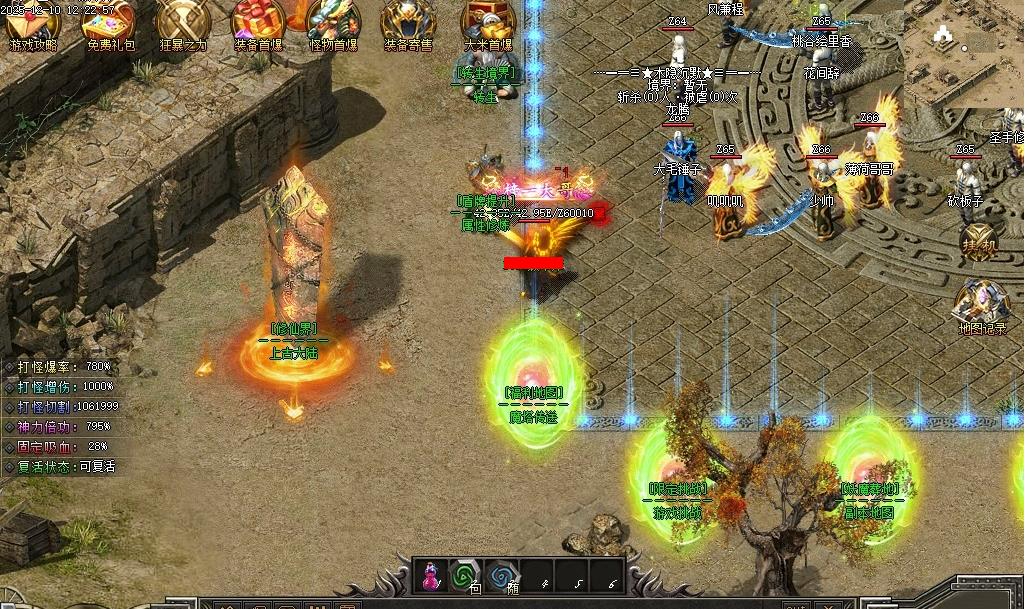The image size is (1030, 609).
Task: Use the blue swirl stone hotbar item
Action: [x=503, y=575]
